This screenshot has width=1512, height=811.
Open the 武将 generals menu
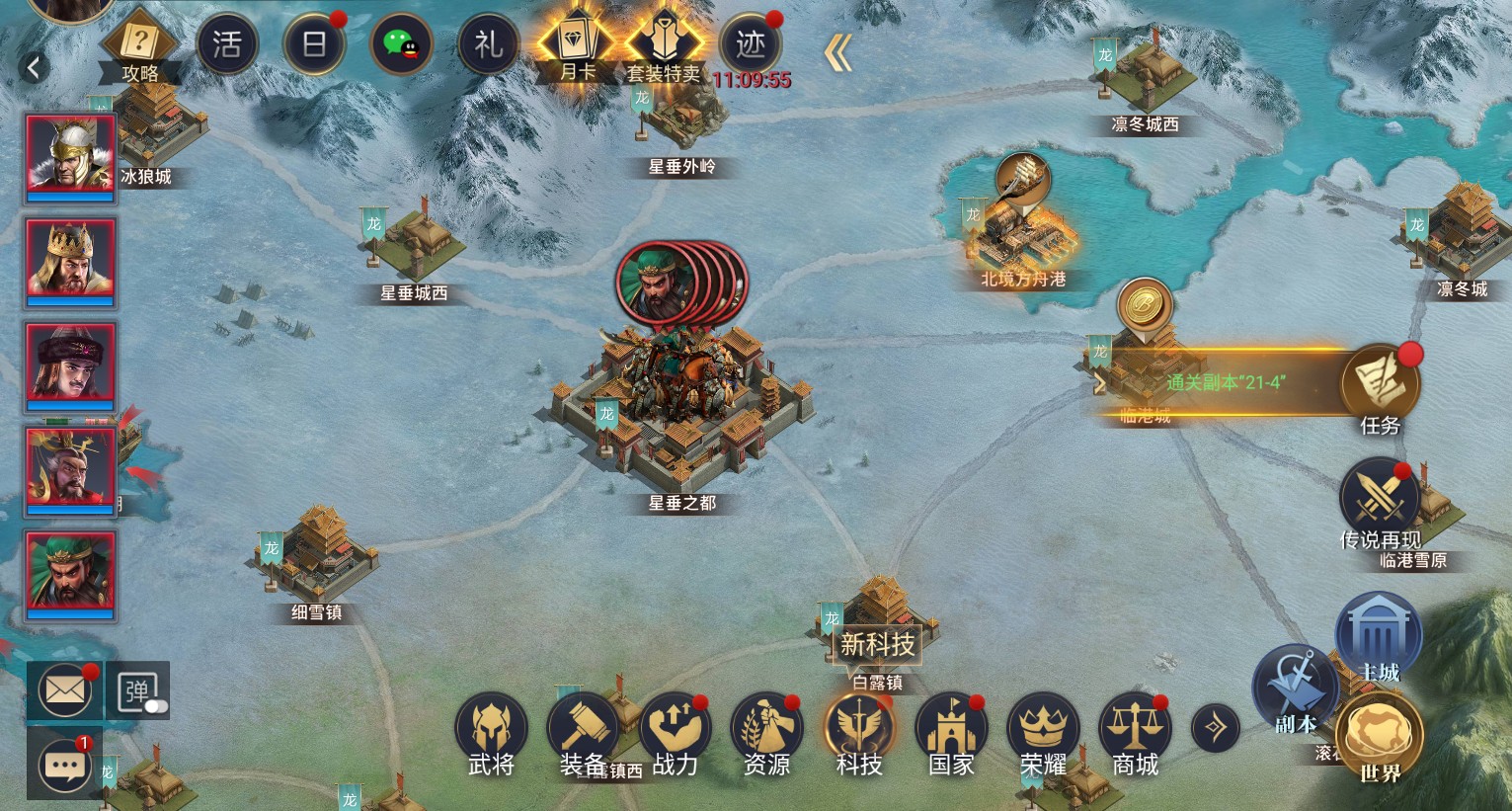tap(491, 736)
